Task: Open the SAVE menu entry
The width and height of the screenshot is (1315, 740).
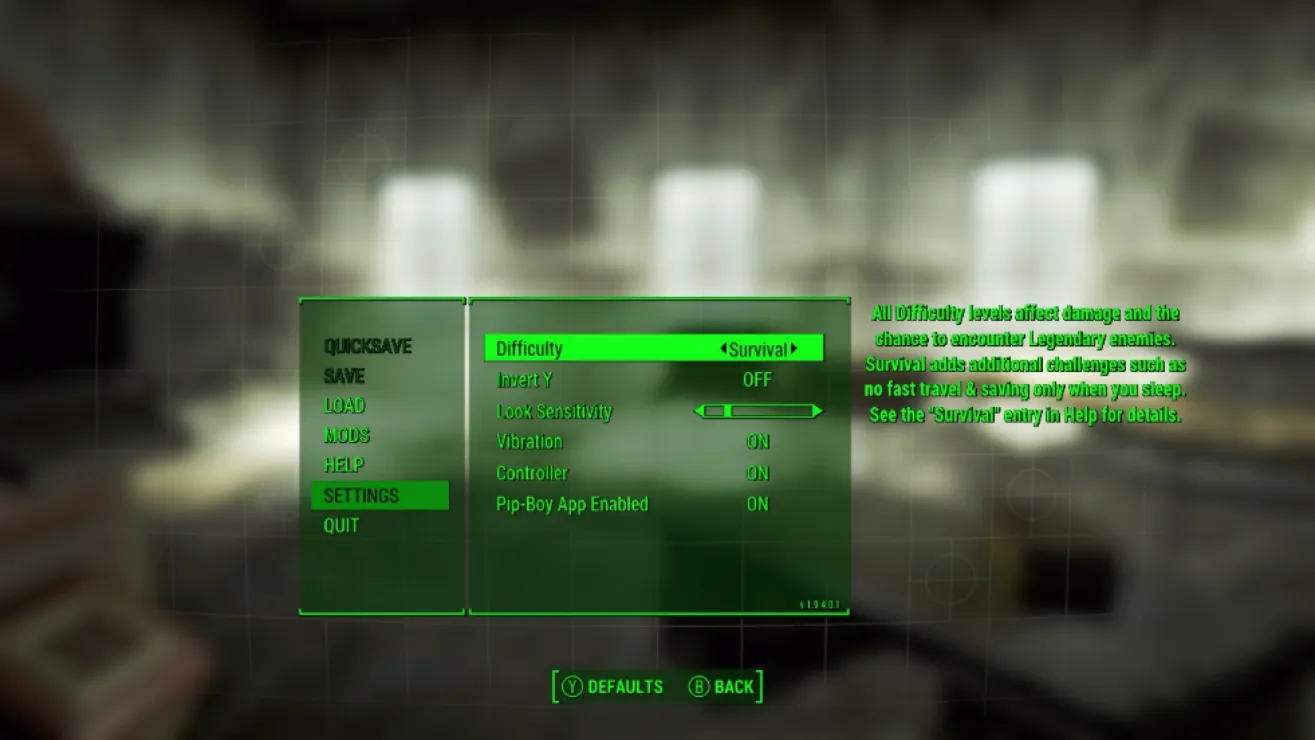Action: pyautogui.click(x=344, y=377)
